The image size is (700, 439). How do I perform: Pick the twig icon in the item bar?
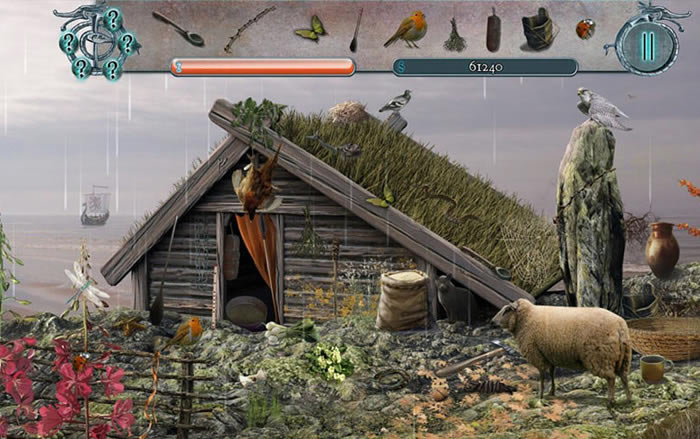point(249,28)
